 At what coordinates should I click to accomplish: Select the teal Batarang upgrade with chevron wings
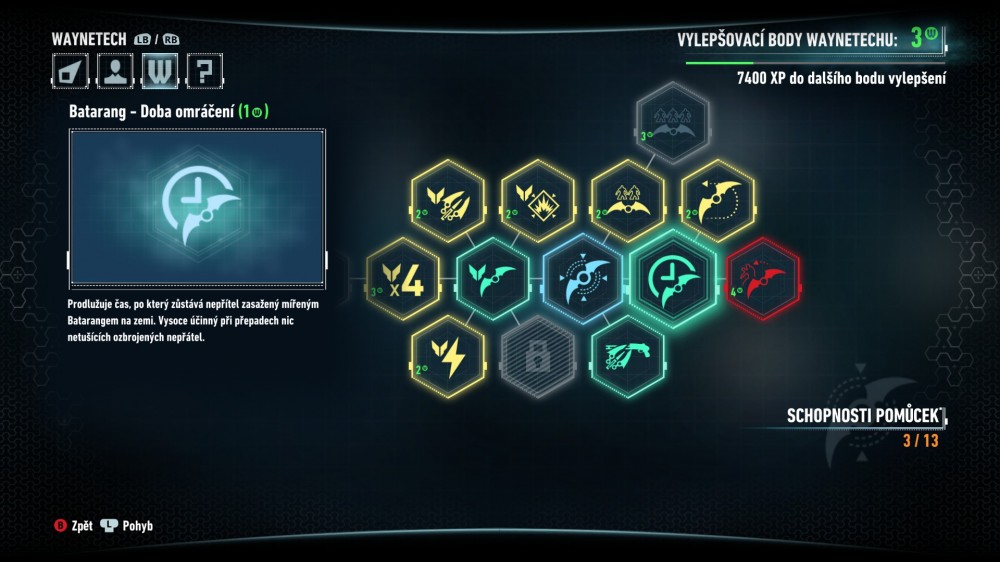click(493, 273)
